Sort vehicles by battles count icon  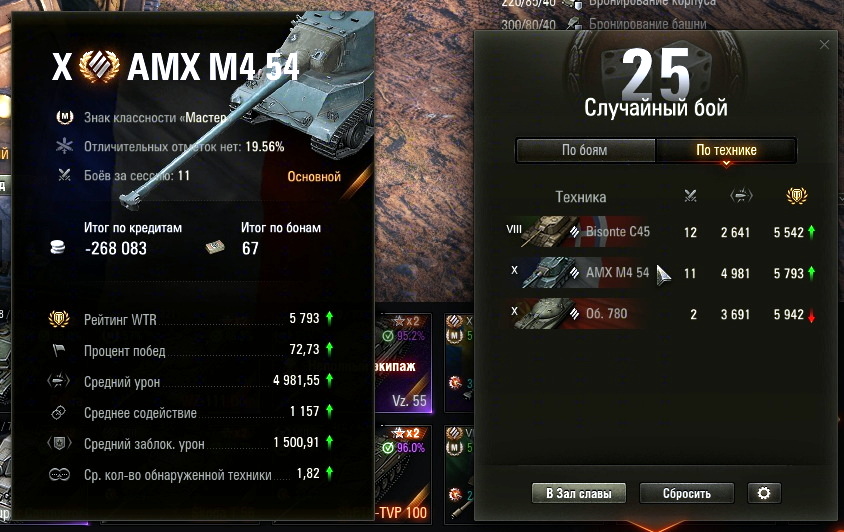pos(690,196)
